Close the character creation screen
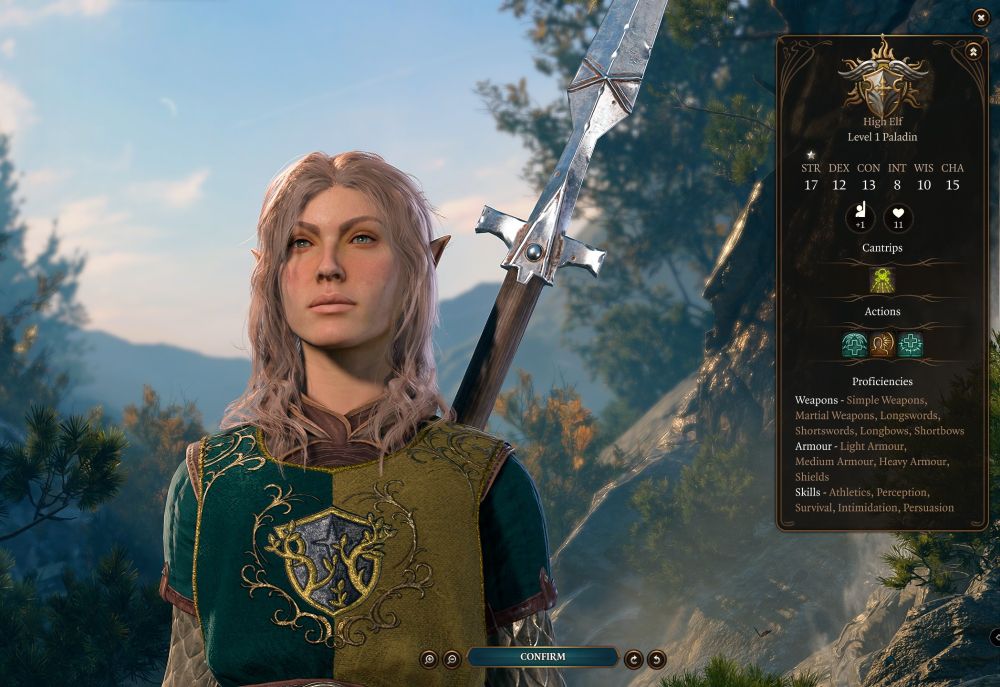The image size is (1000, 687). 981,17
